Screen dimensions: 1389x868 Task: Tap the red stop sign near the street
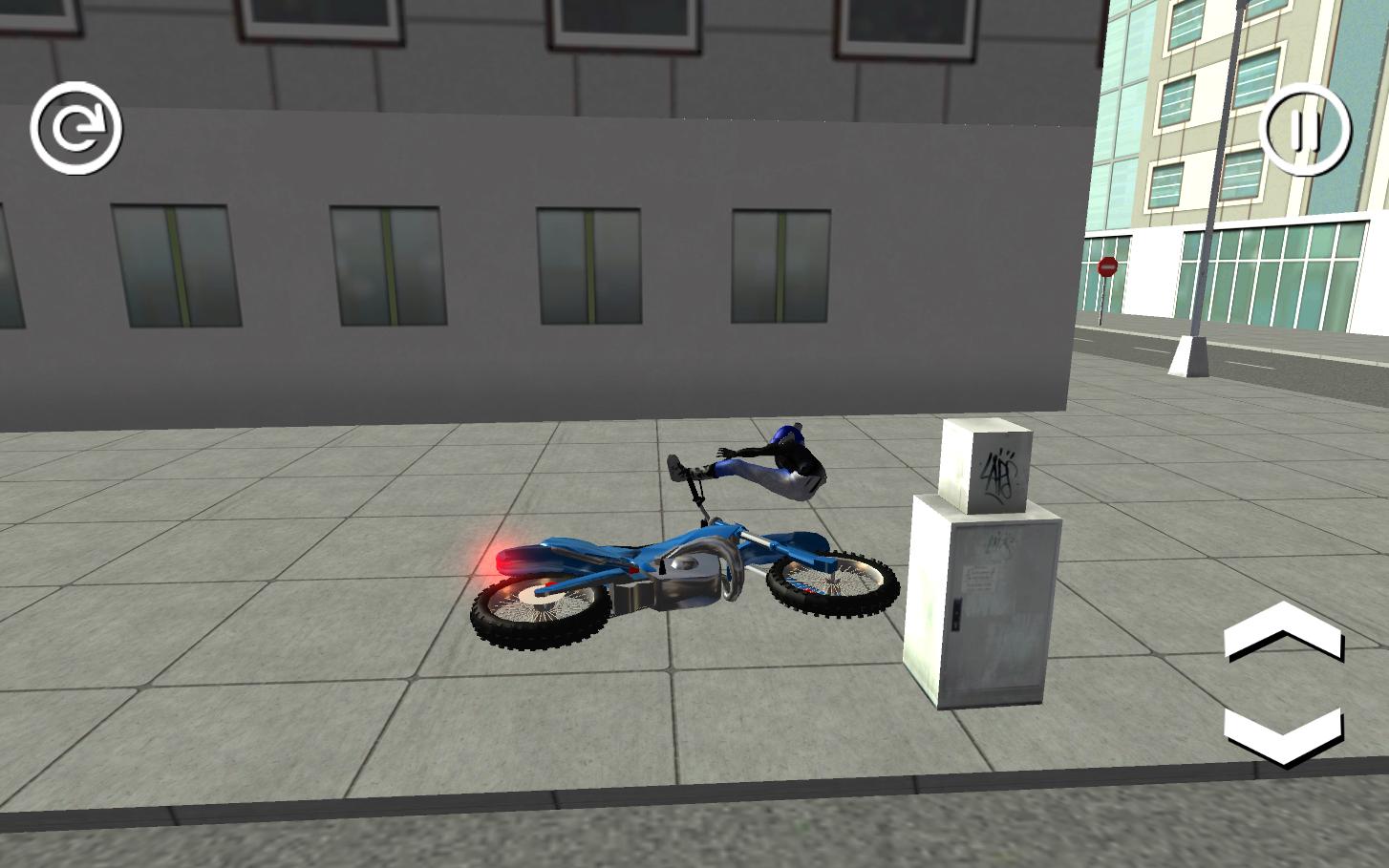(x=1108, y=267)
